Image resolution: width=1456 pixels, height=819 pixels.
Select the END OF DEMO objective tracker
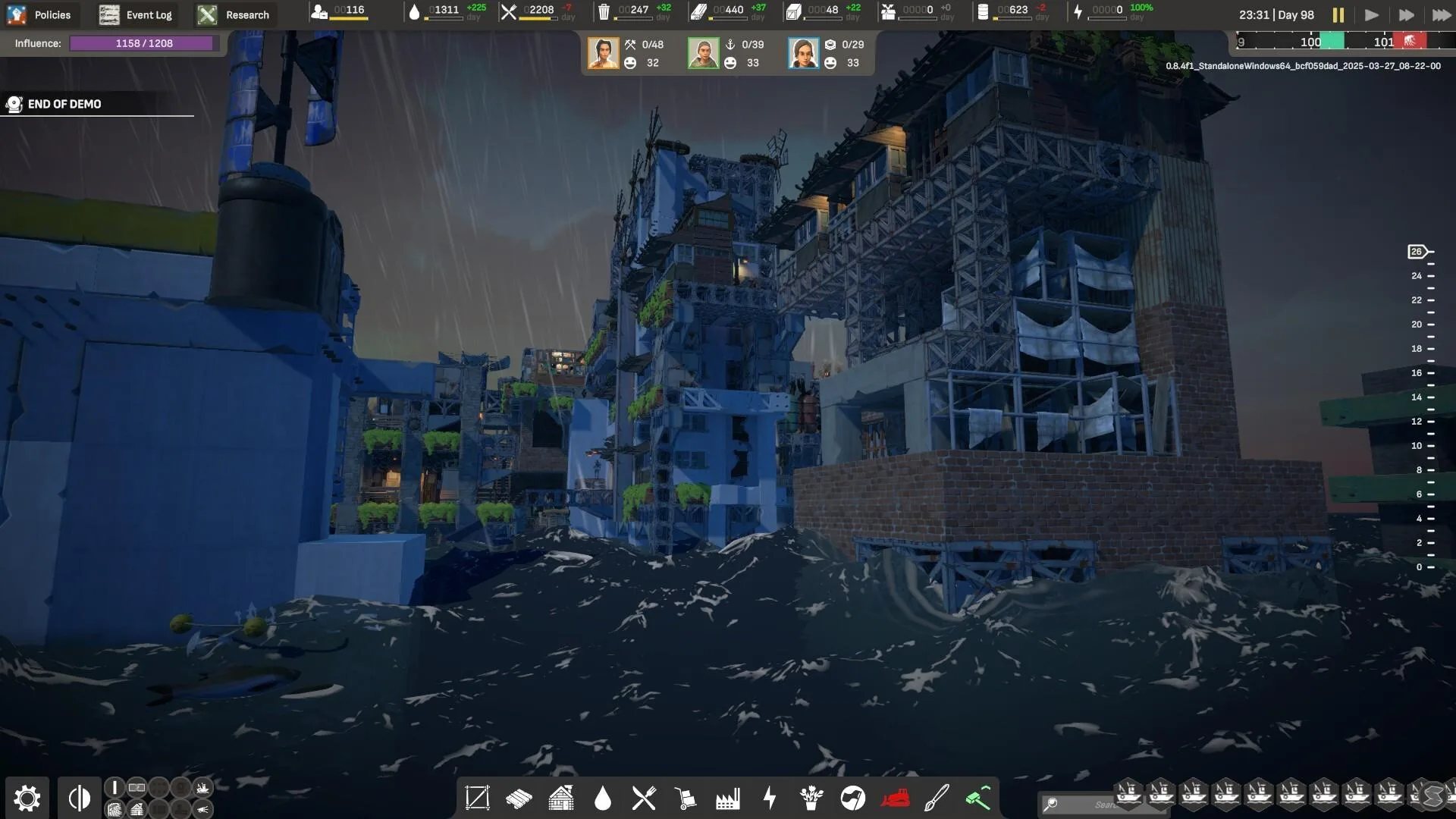click(x=64, y=104)
